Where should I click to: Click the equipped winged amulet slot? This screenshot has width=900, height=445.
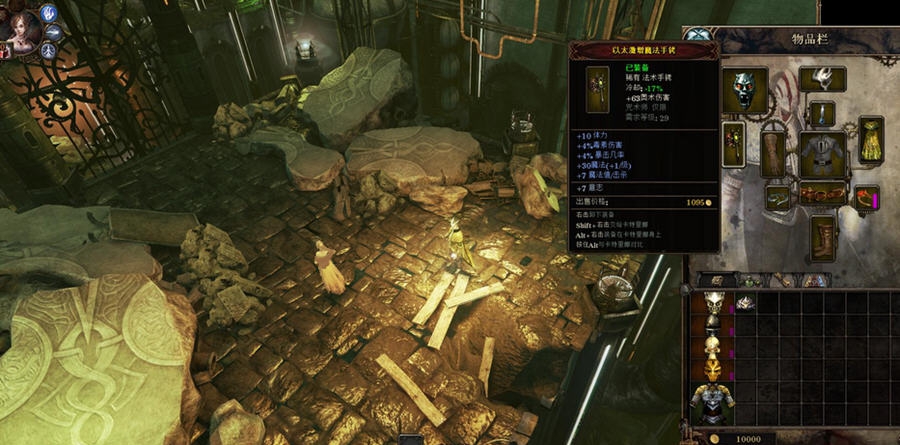823,78
